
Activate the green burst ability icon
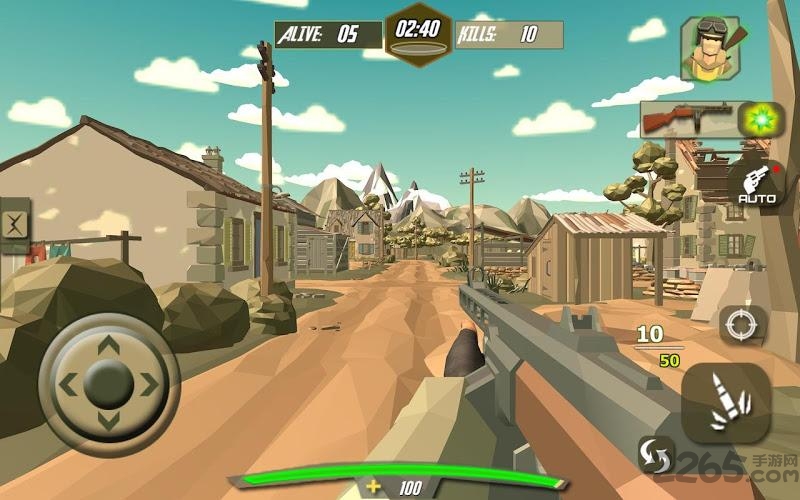(759, 120)
